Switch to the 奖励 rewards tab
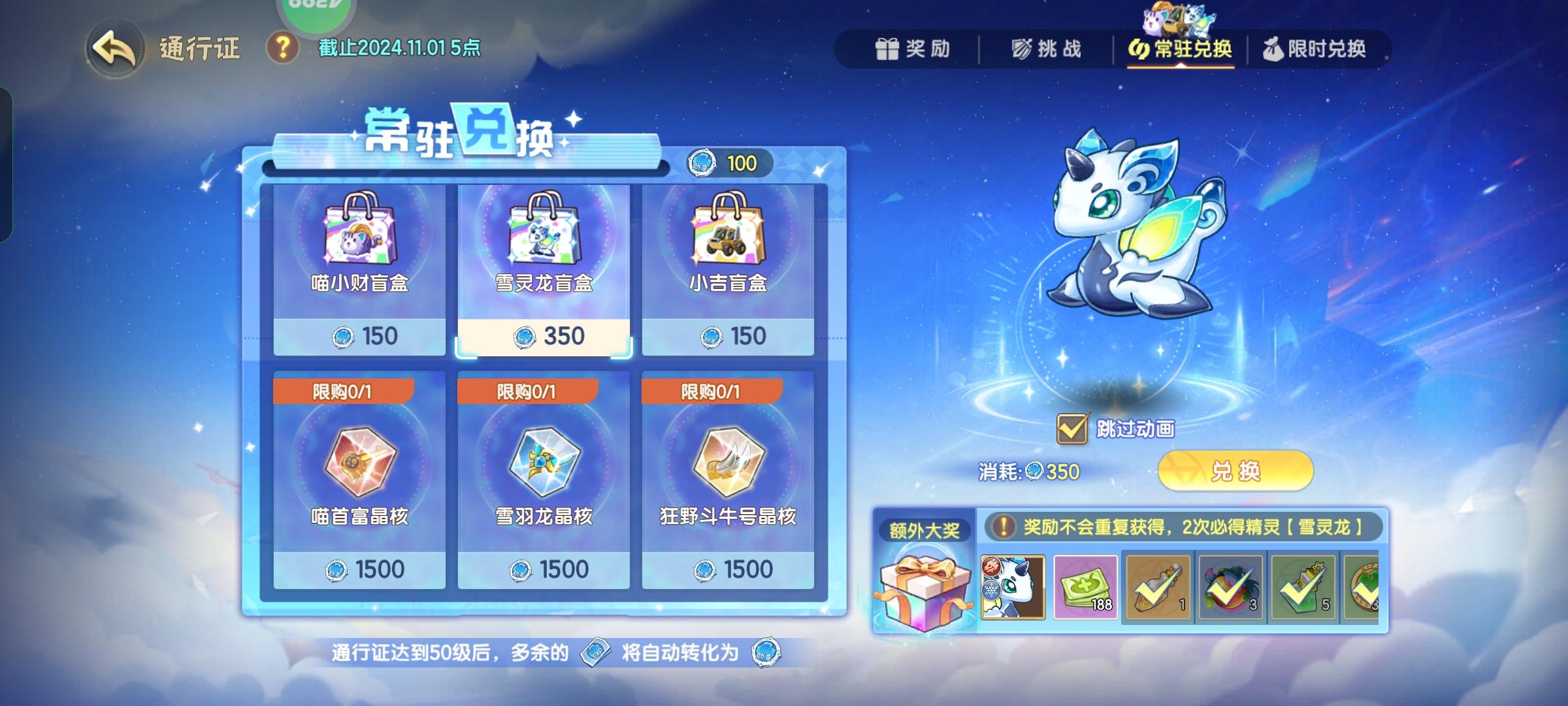This screenshot has width=1568, height=706. tap(913, 49)
